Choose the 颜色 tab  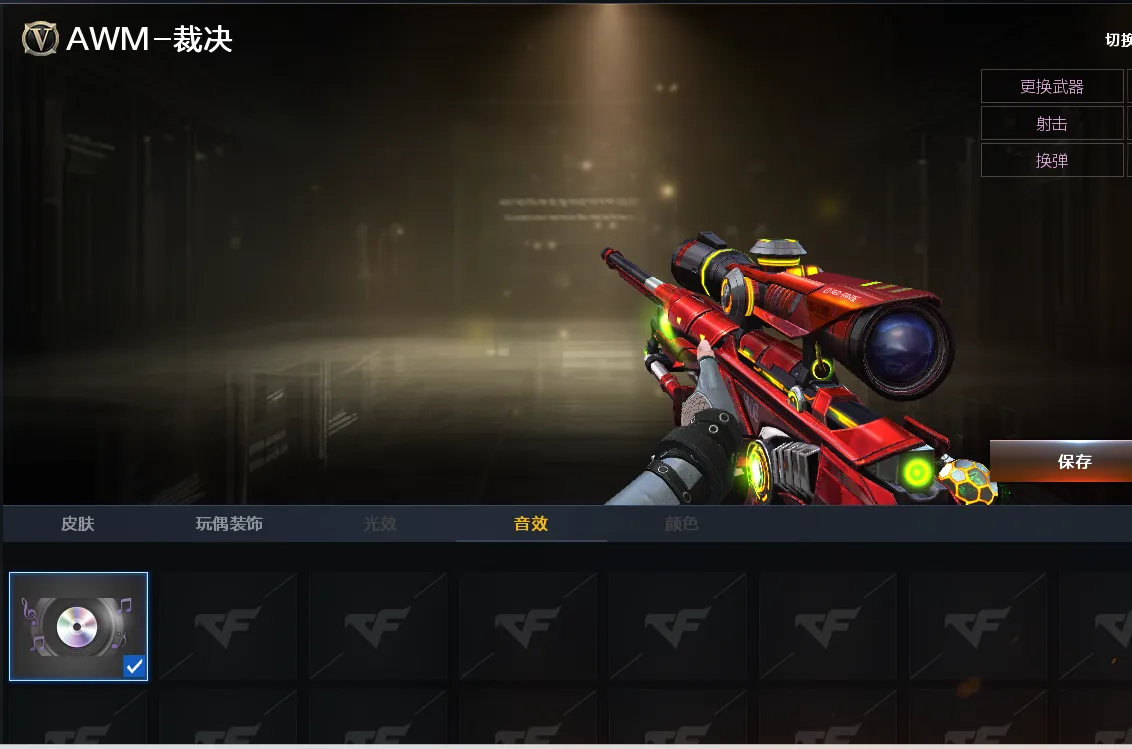682,524
